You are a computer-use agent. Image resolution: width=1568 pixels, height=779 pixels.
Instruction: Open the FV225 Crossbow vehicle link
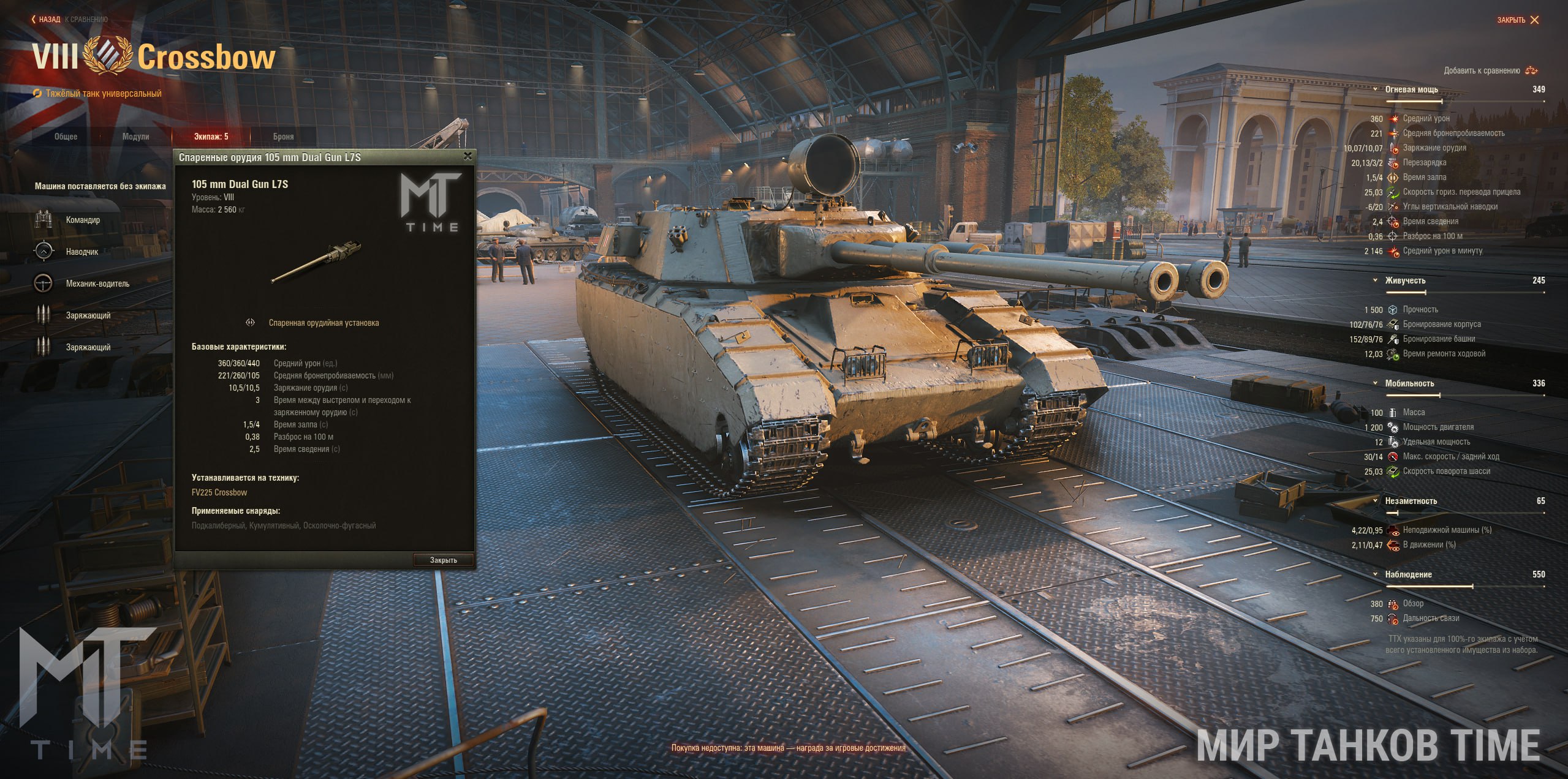(x=219, y=492)
